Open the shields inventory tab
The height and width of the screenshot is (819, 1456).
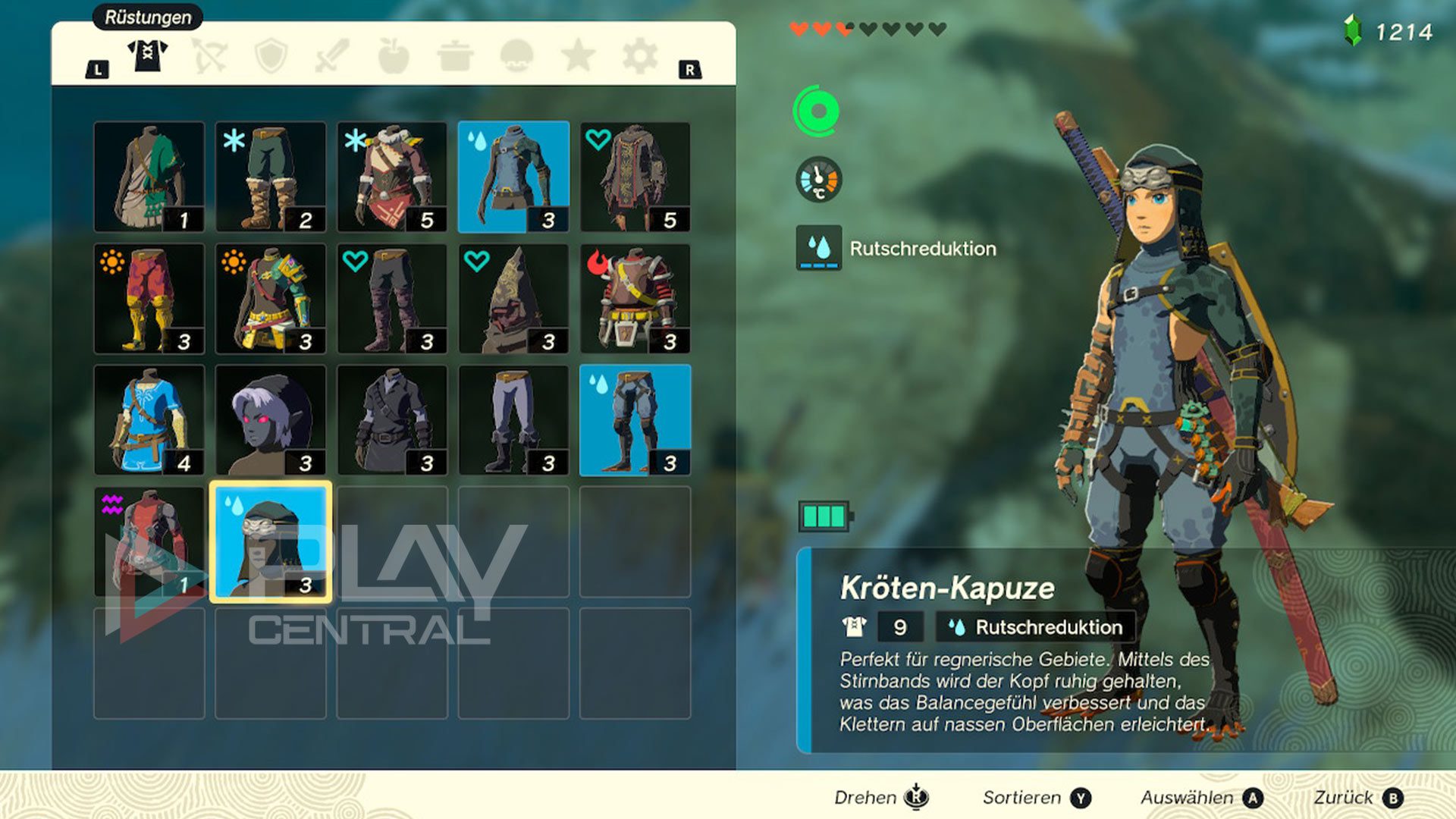271,56
